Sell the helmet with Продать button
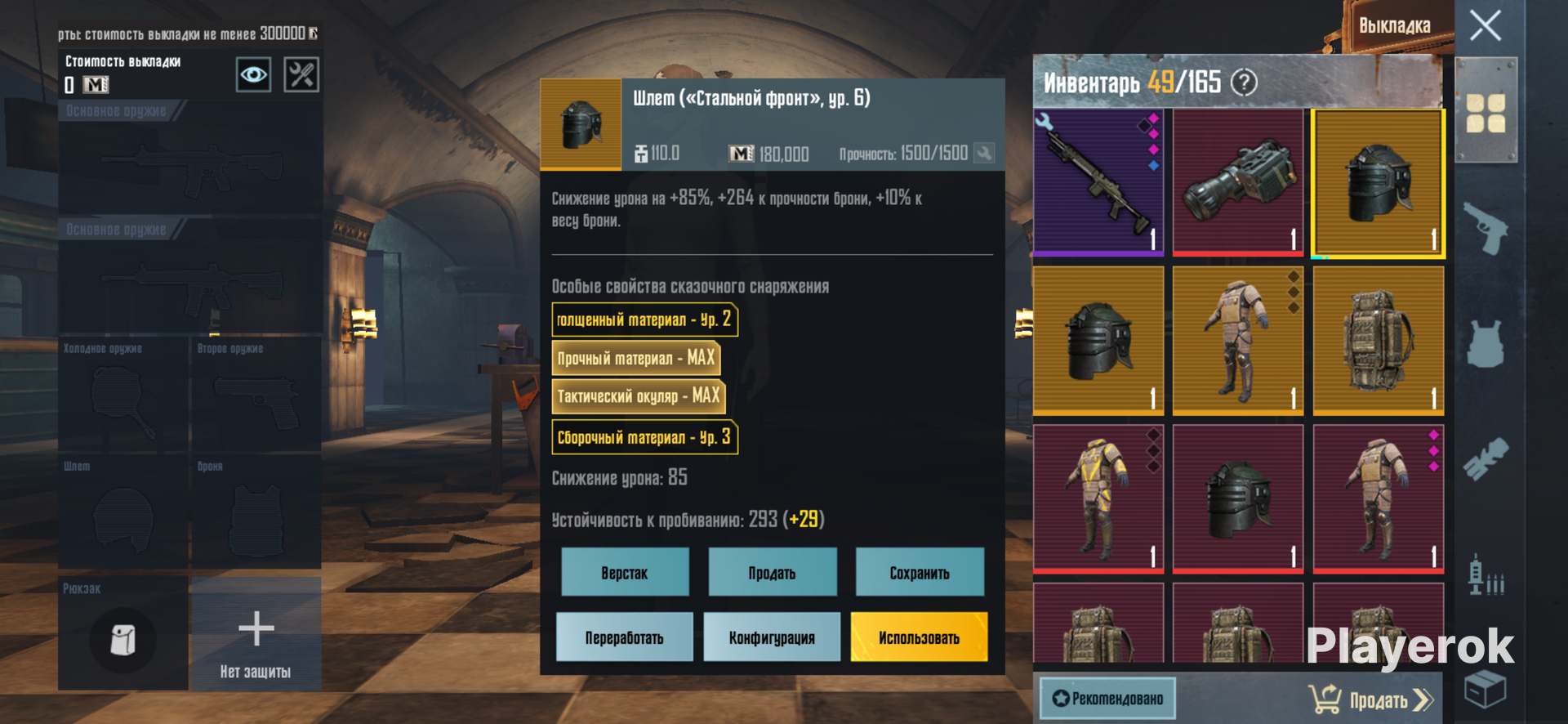 click(x=772, y=572)
